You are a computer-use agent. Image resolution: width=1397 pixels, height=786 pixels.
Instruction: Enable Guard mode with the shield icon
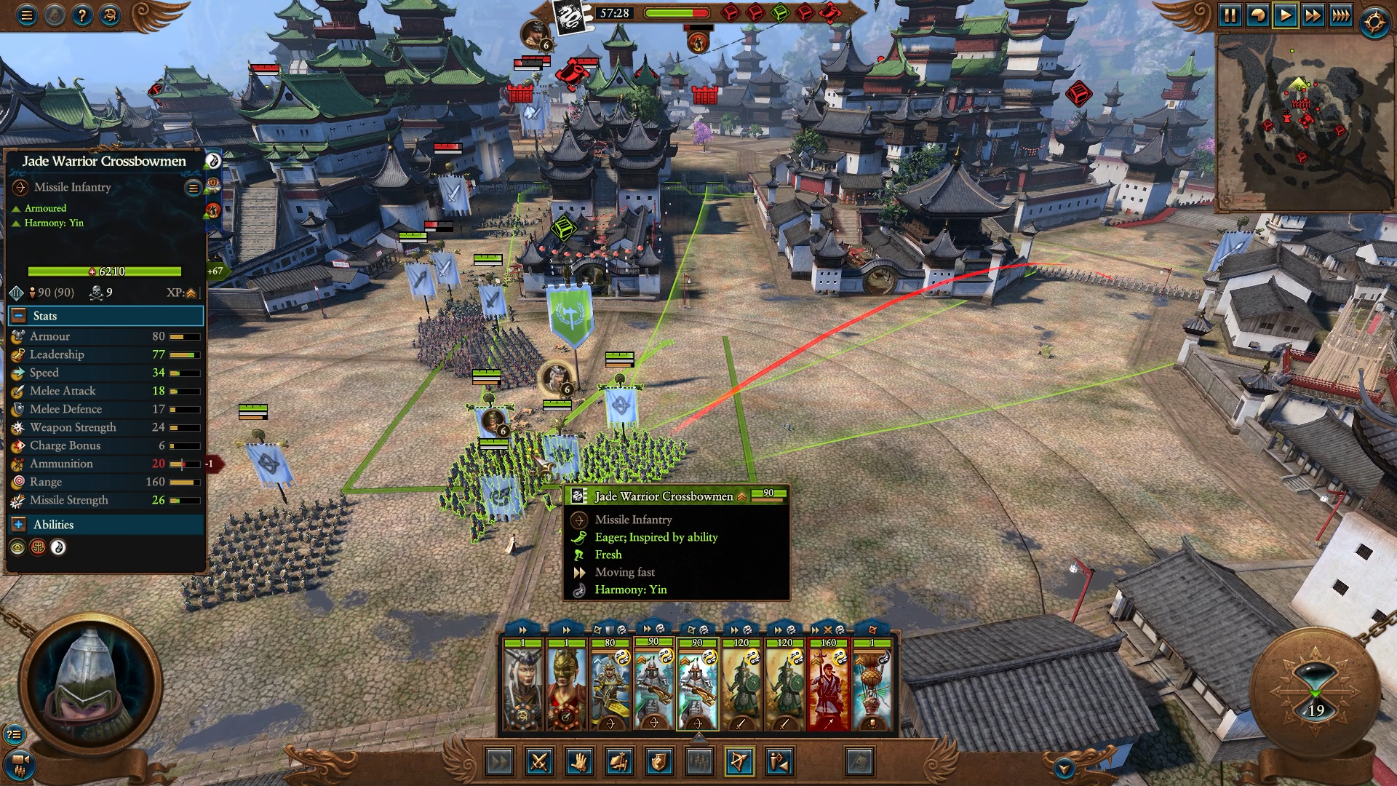point(659,761)
